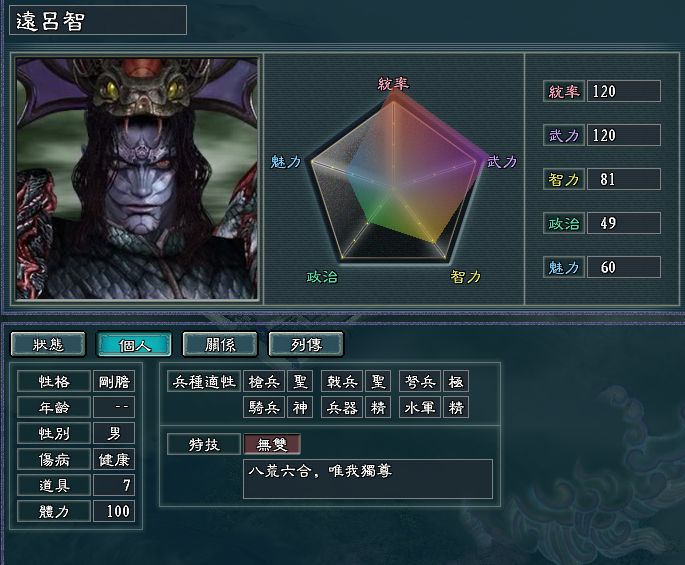This screenshot has height=565, width=685.
Task: Open the 關係 tab
Action: tap(220, 344)
